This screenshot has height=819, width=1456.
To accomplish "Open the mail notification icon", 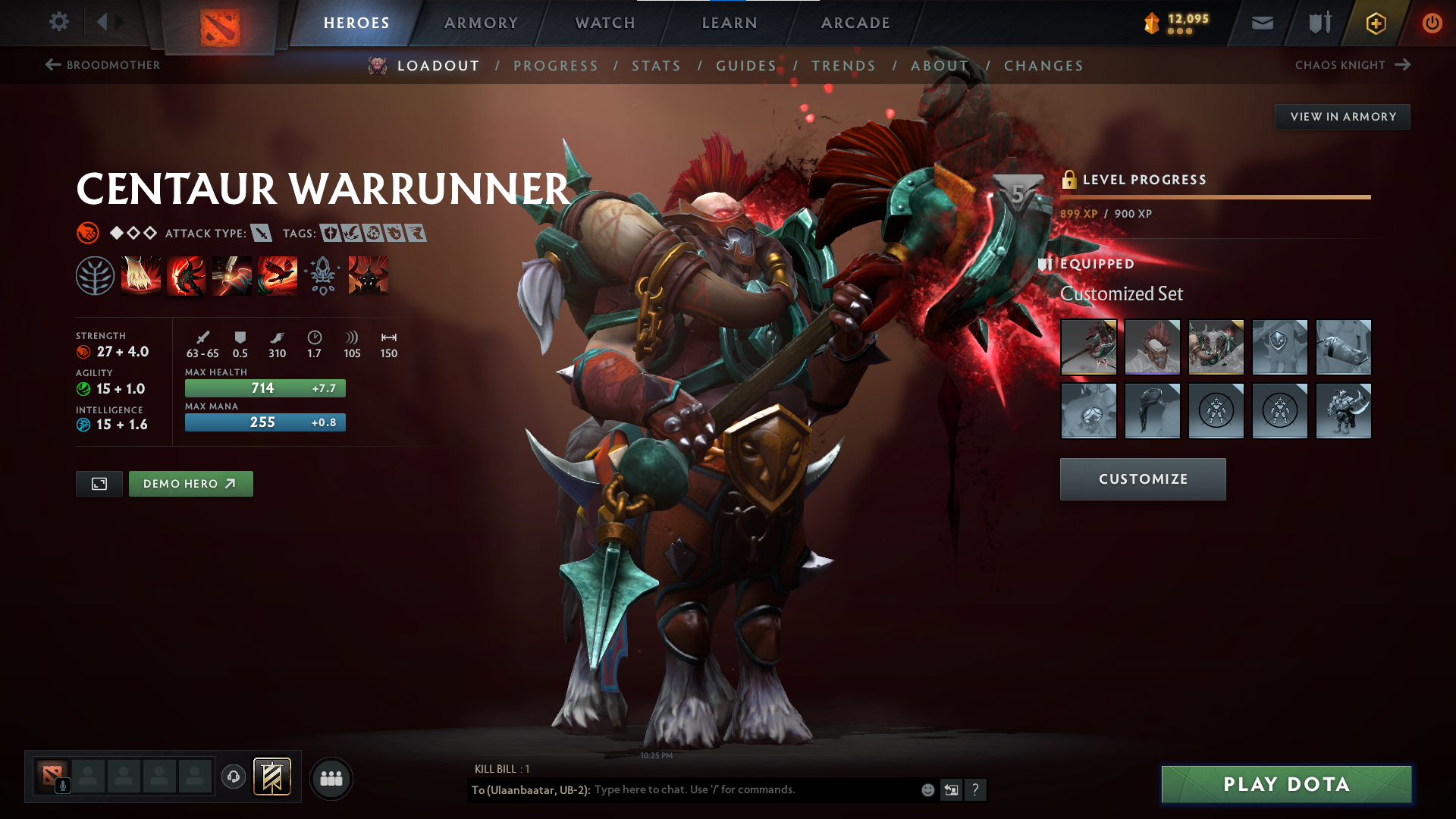I will [1262, 23].
